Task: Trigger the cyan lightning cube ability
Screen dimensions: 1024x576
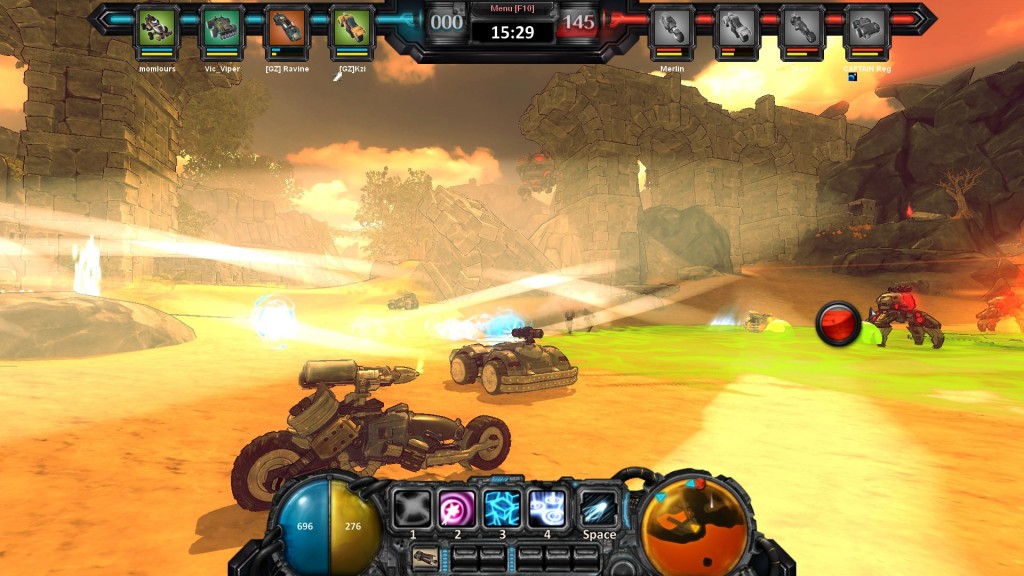Action: (503, 507)
